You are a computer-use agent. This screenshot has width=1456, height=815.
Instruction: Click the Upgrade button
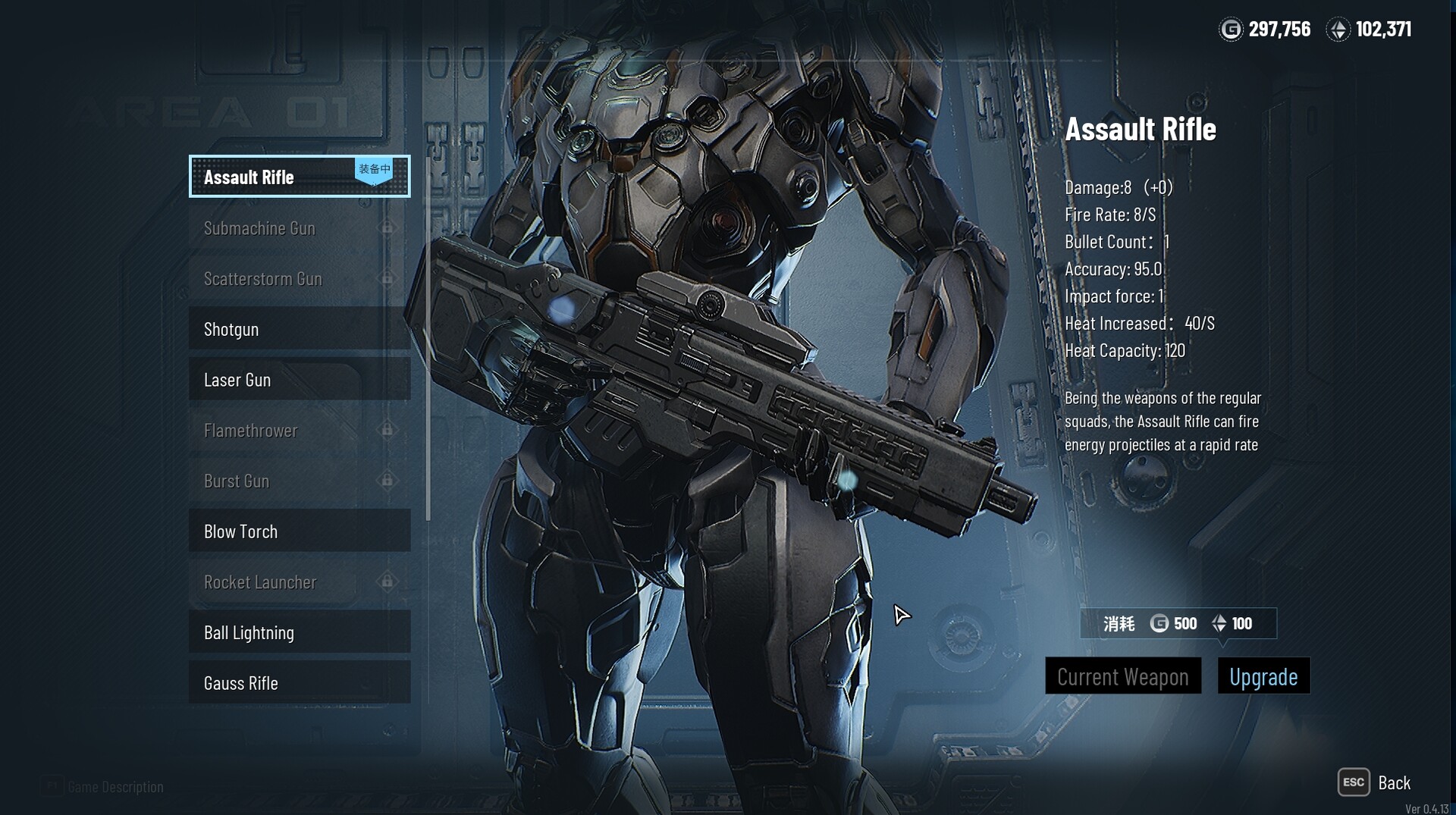click(x=1263, y=676)
